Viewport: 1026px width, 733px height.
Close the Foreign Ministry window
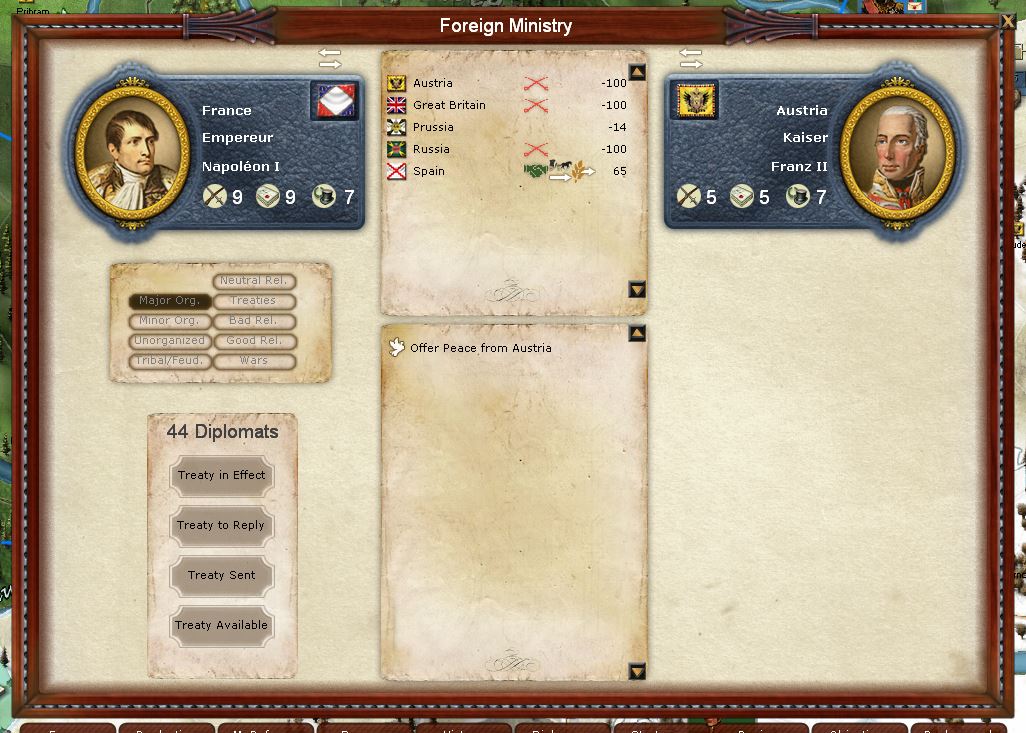coord(1007,21)
